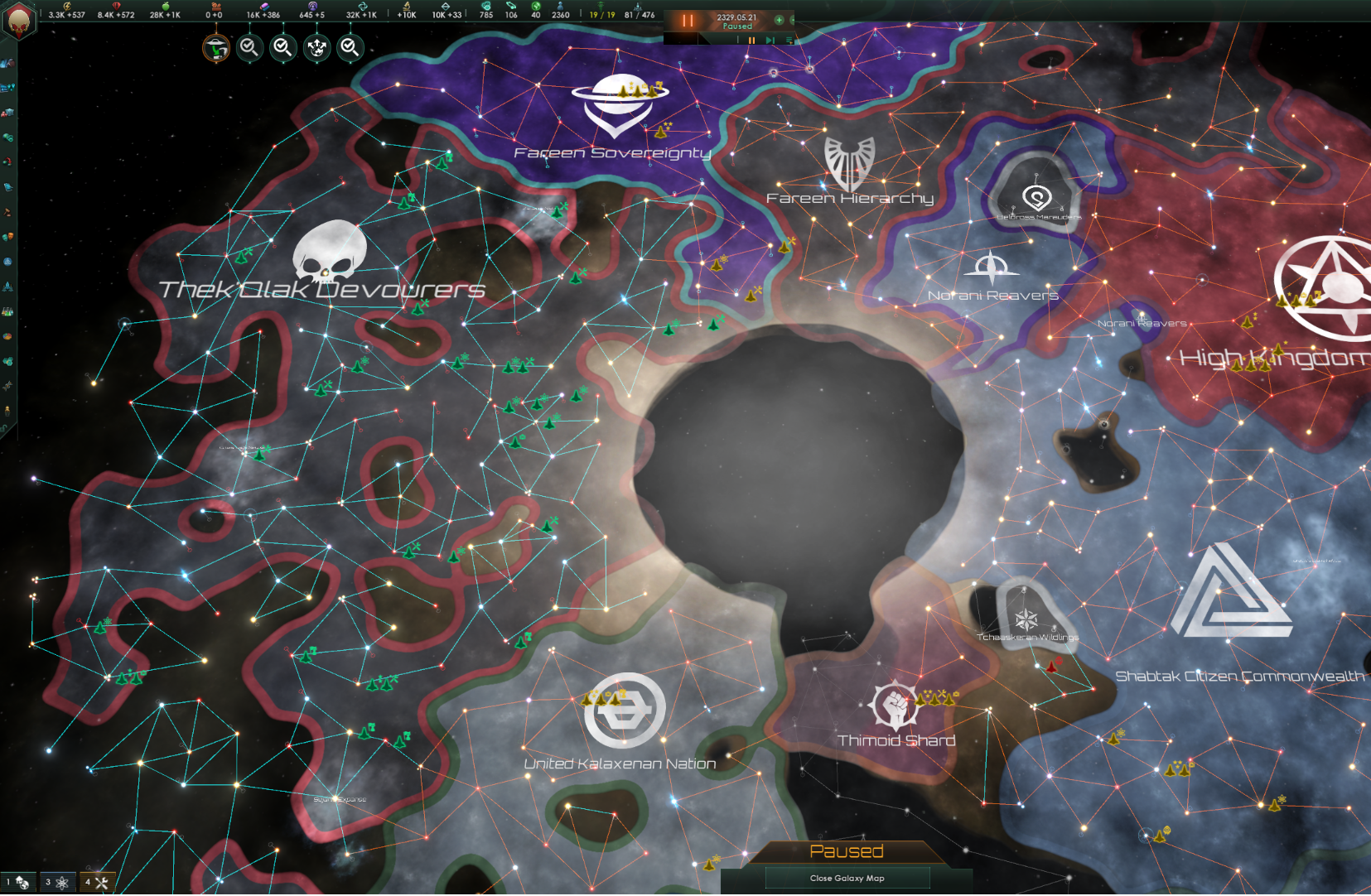Image resolution: width=1371 pixels, height=896 pixels.
Task: Select the orange-circled returning ship alert icon
Action: 215,47
